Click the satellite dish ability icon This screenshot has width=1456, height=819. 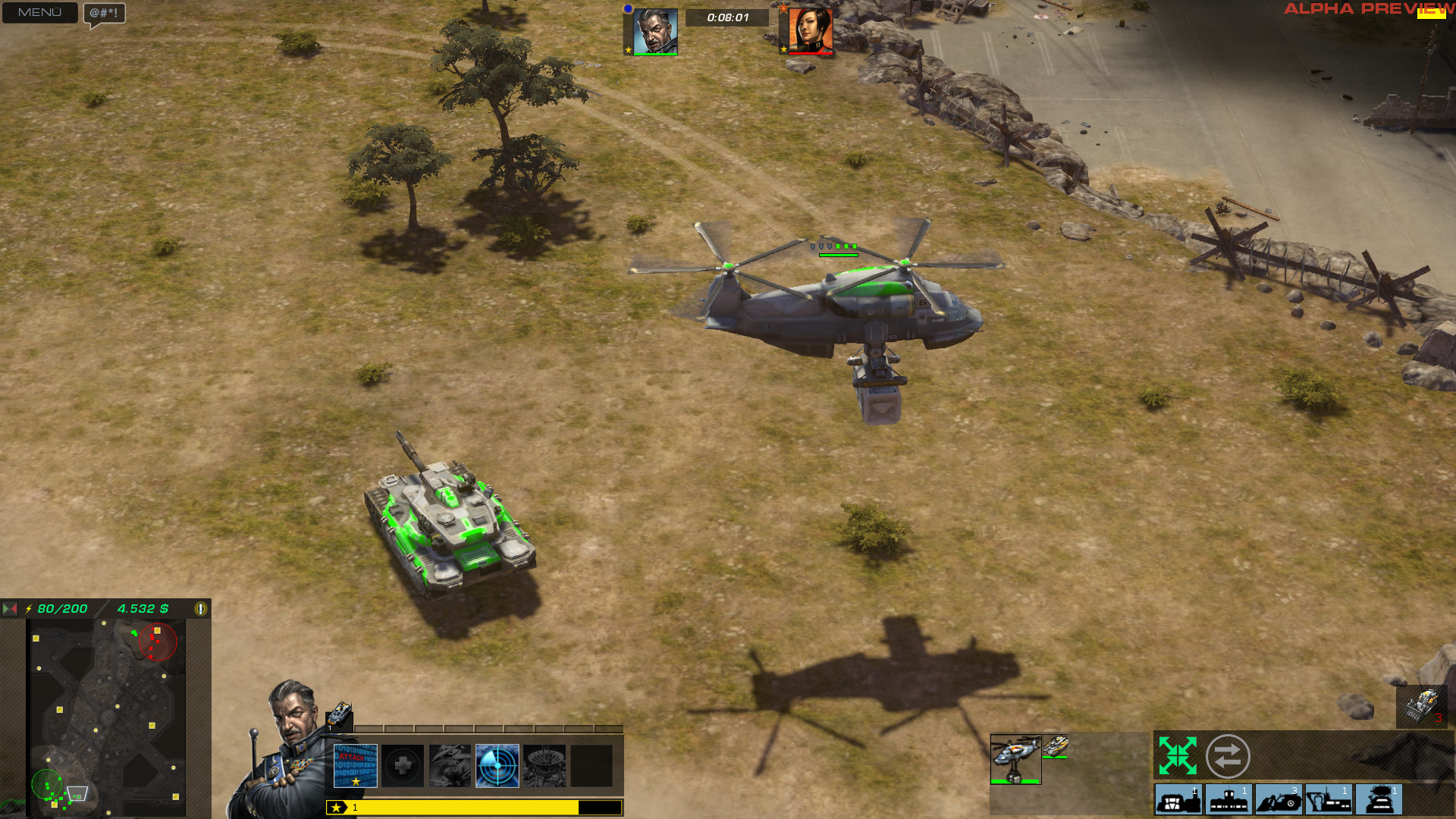(x=544, y=766)
